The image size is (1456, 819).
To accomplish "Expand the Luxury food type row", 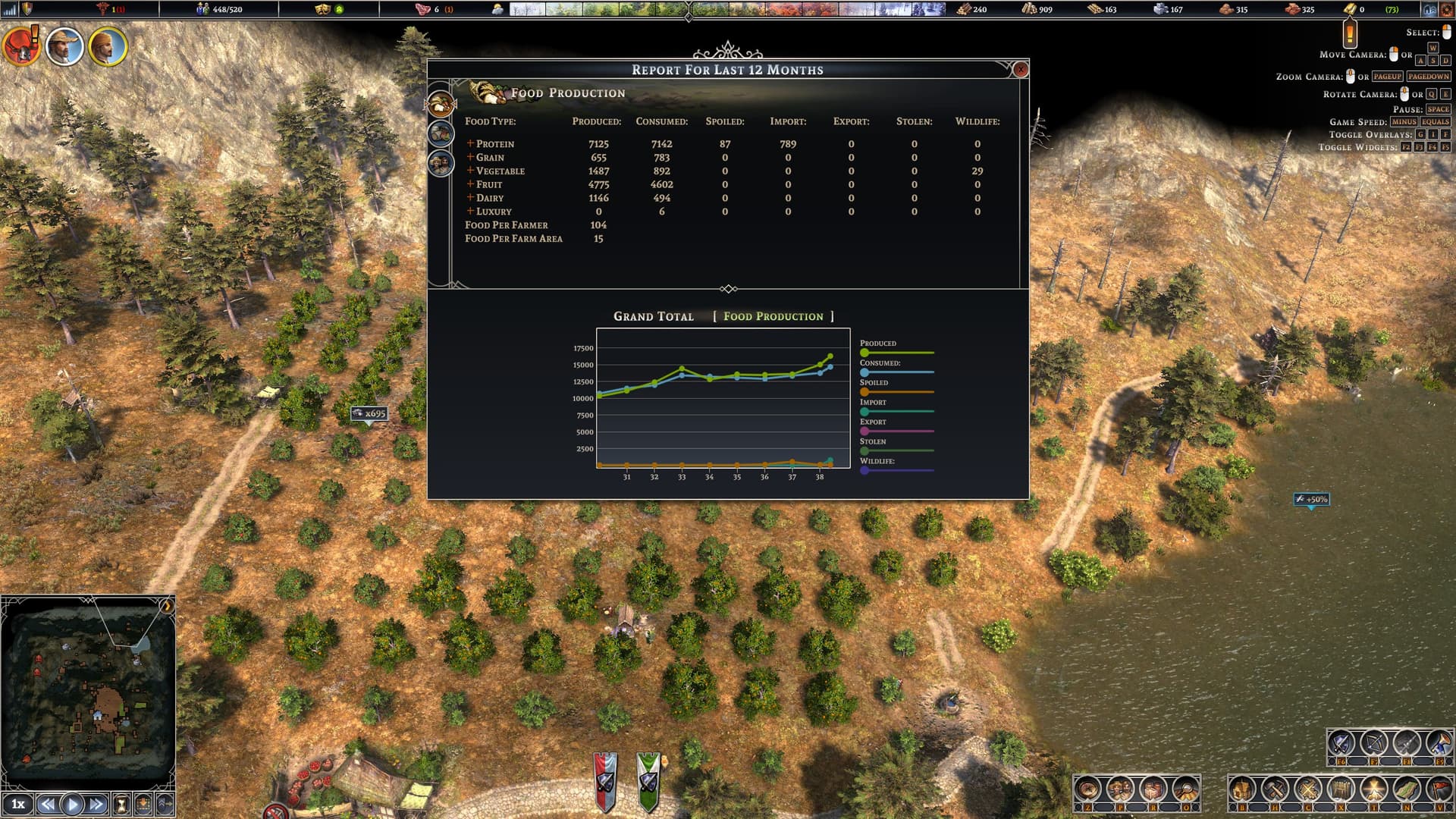I will (x=470, y=212).
